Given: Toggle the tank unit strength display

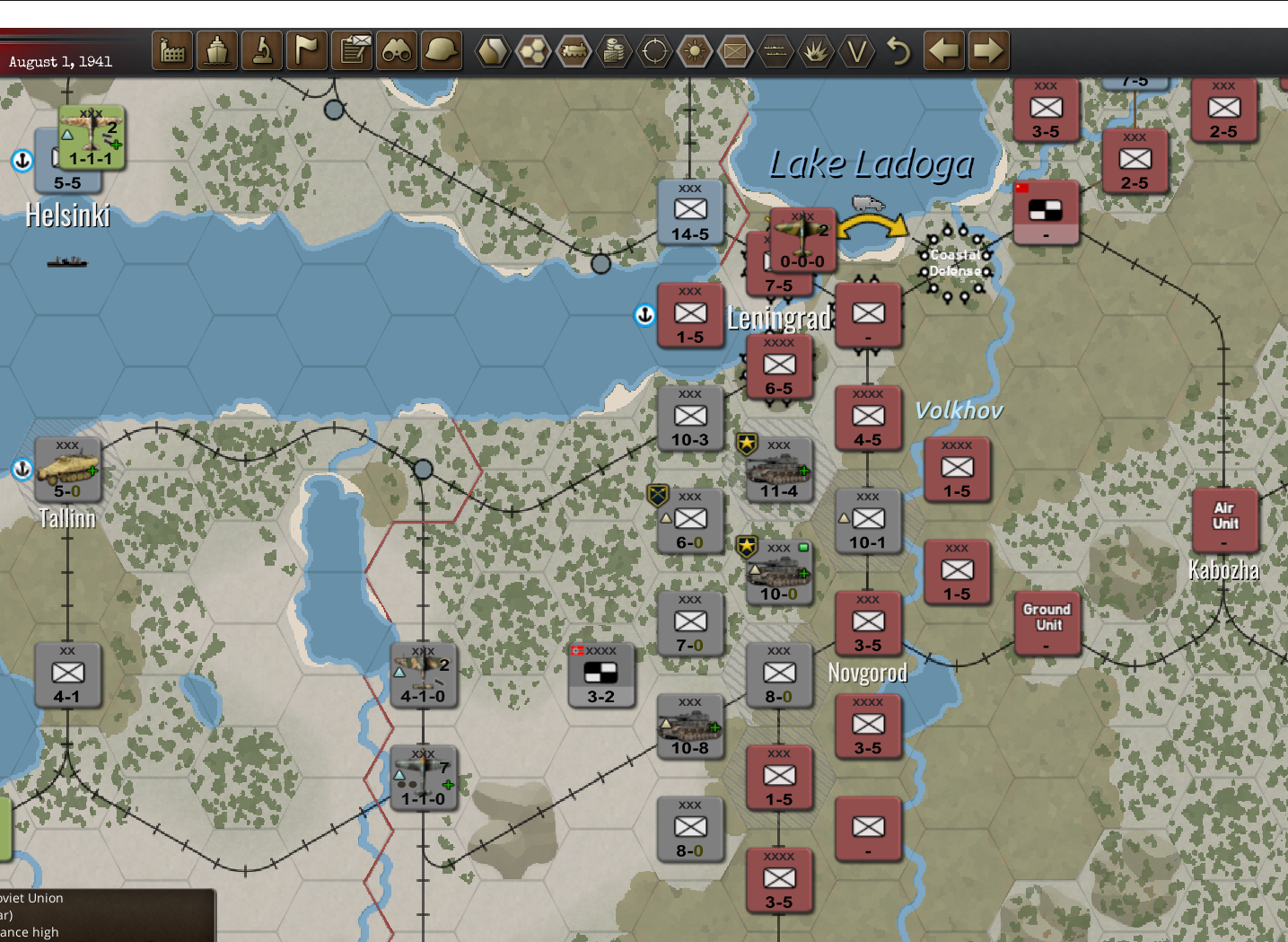Looking at the screenshot, I should point(575,51).
